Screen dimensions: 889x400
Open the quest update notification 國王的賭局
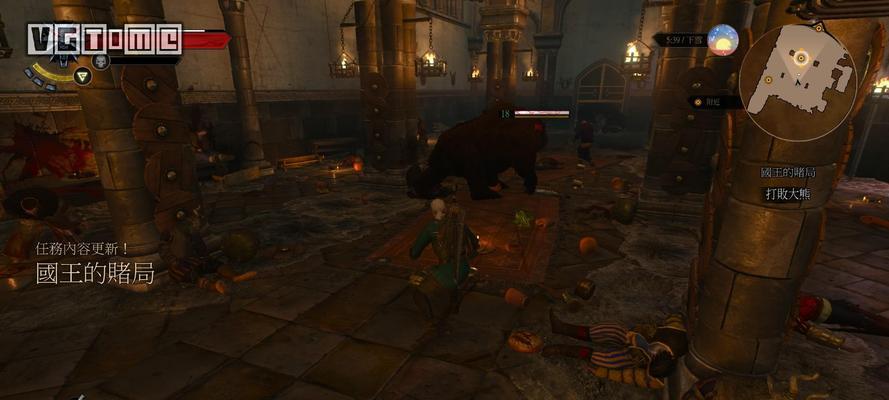[x=95, y=272]
